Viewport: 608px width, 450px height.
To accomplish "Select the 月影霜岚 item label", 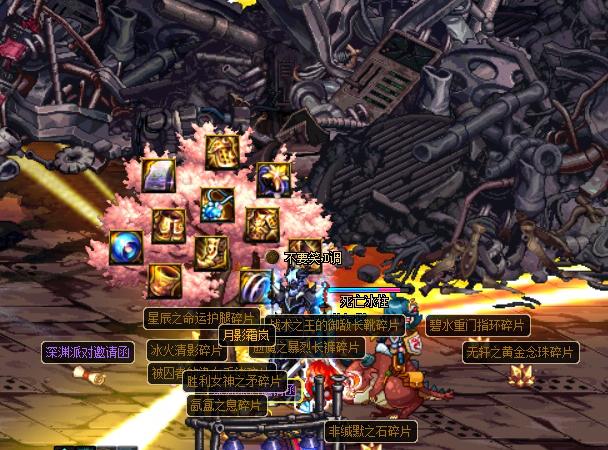I will pyautogui.click(x=244, y=335).
